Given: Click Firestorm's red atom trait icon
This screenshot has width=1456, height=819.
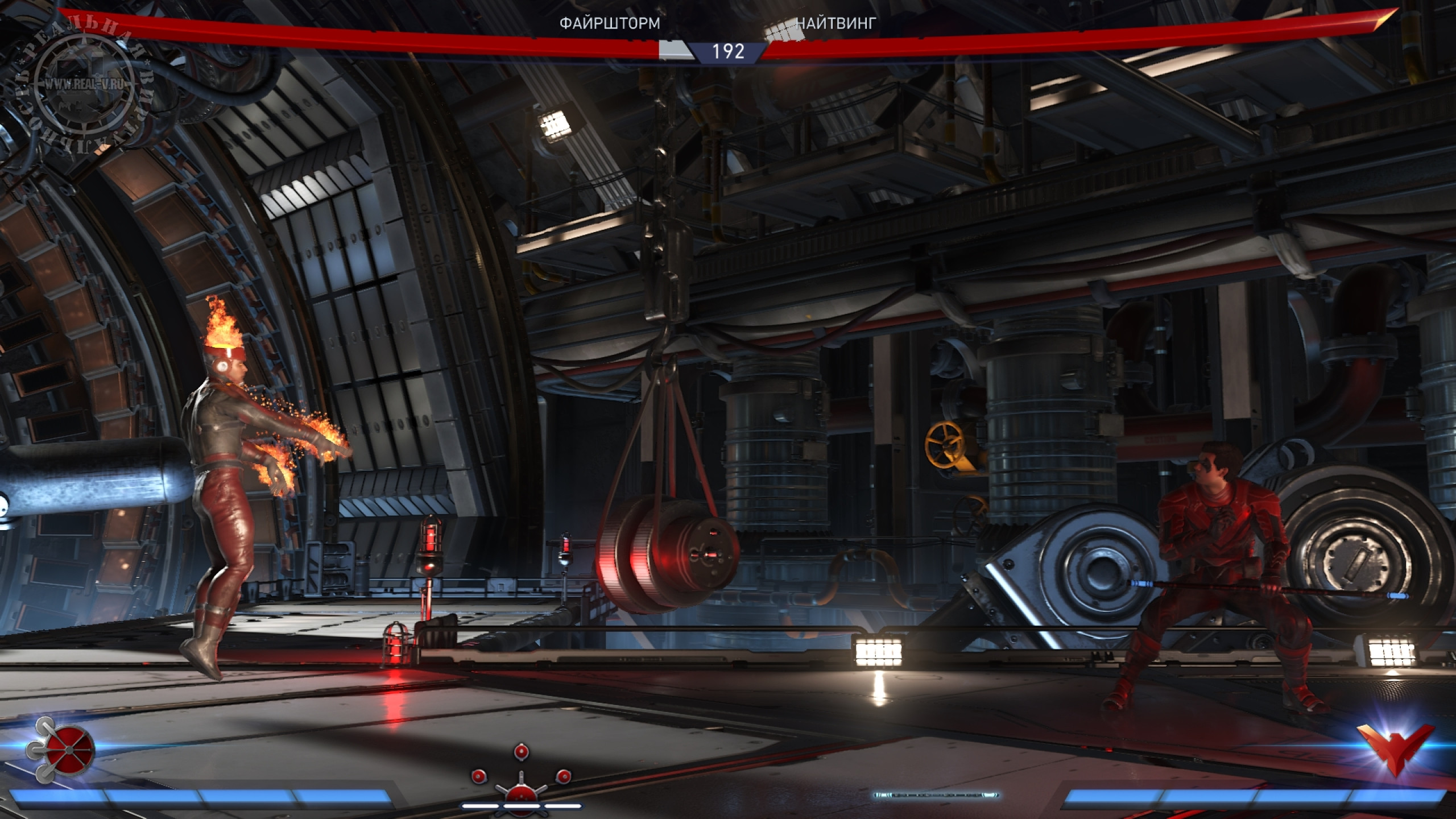Looking at the screenshot, I should click(x=61, y=749).
